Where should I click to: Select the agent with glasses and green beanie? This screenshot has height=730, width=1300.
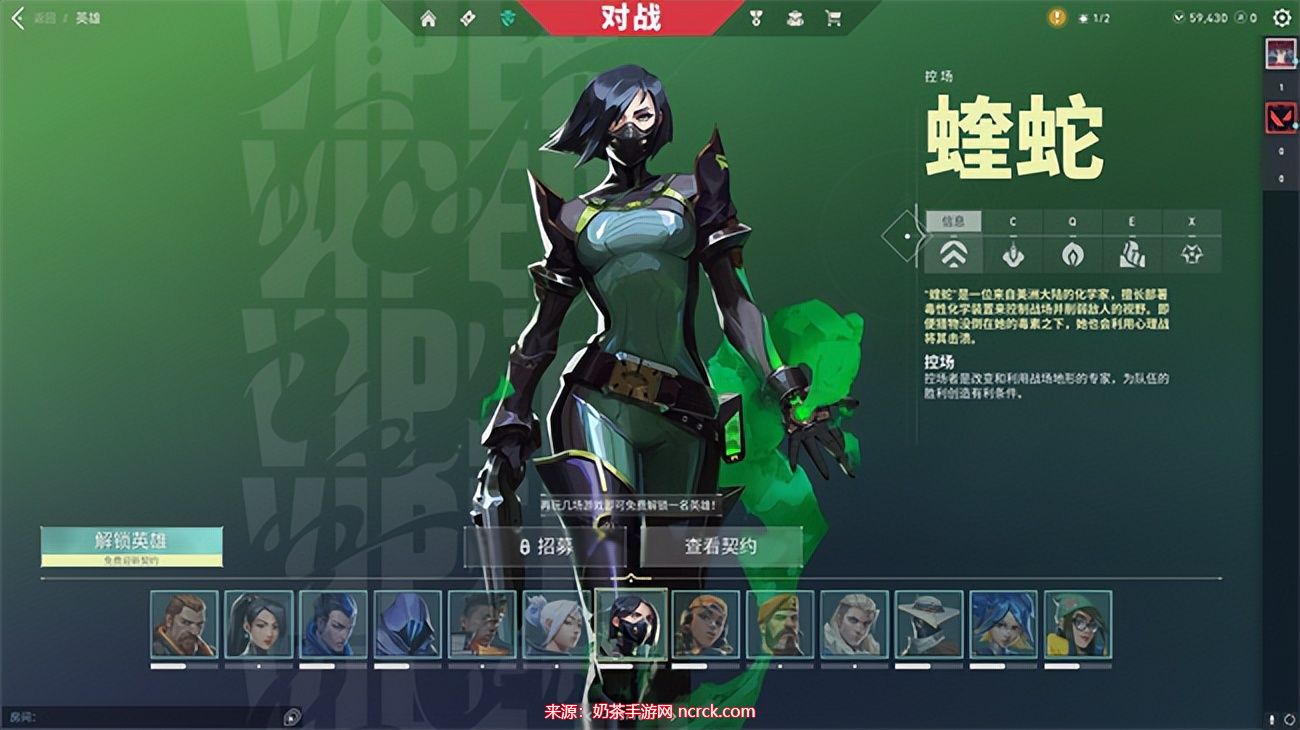tap(1077, 624)
